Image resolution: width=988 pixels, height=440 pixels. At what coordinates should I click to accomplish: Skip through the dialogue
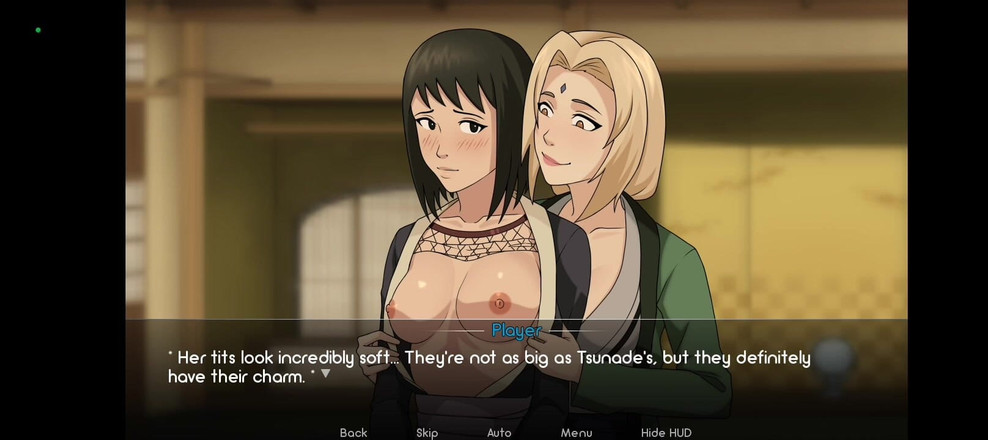(x=427, y=432)
